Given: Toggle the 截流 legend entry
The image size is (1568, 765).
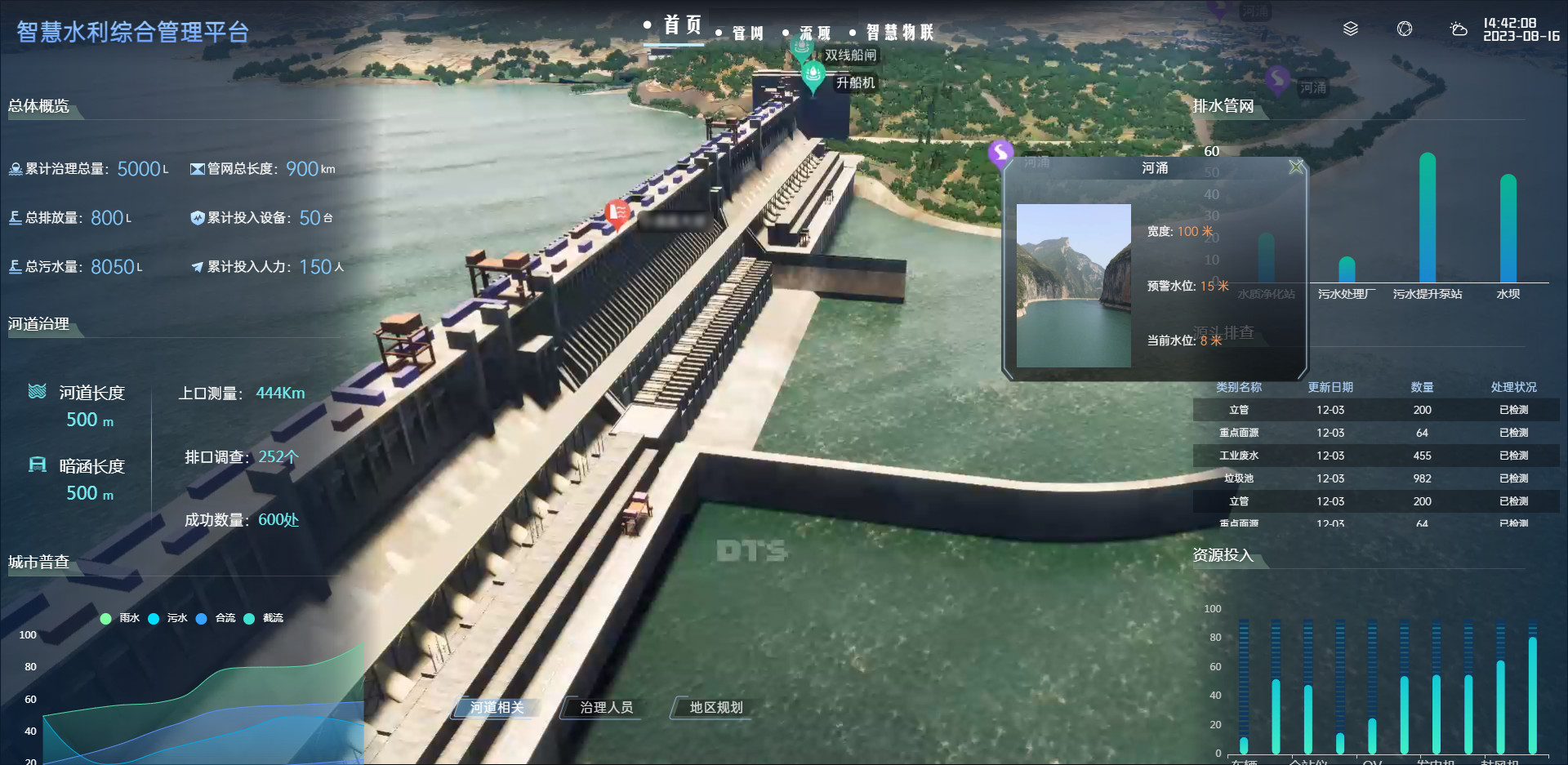Looking at the screenshot, I should (264, 618).
